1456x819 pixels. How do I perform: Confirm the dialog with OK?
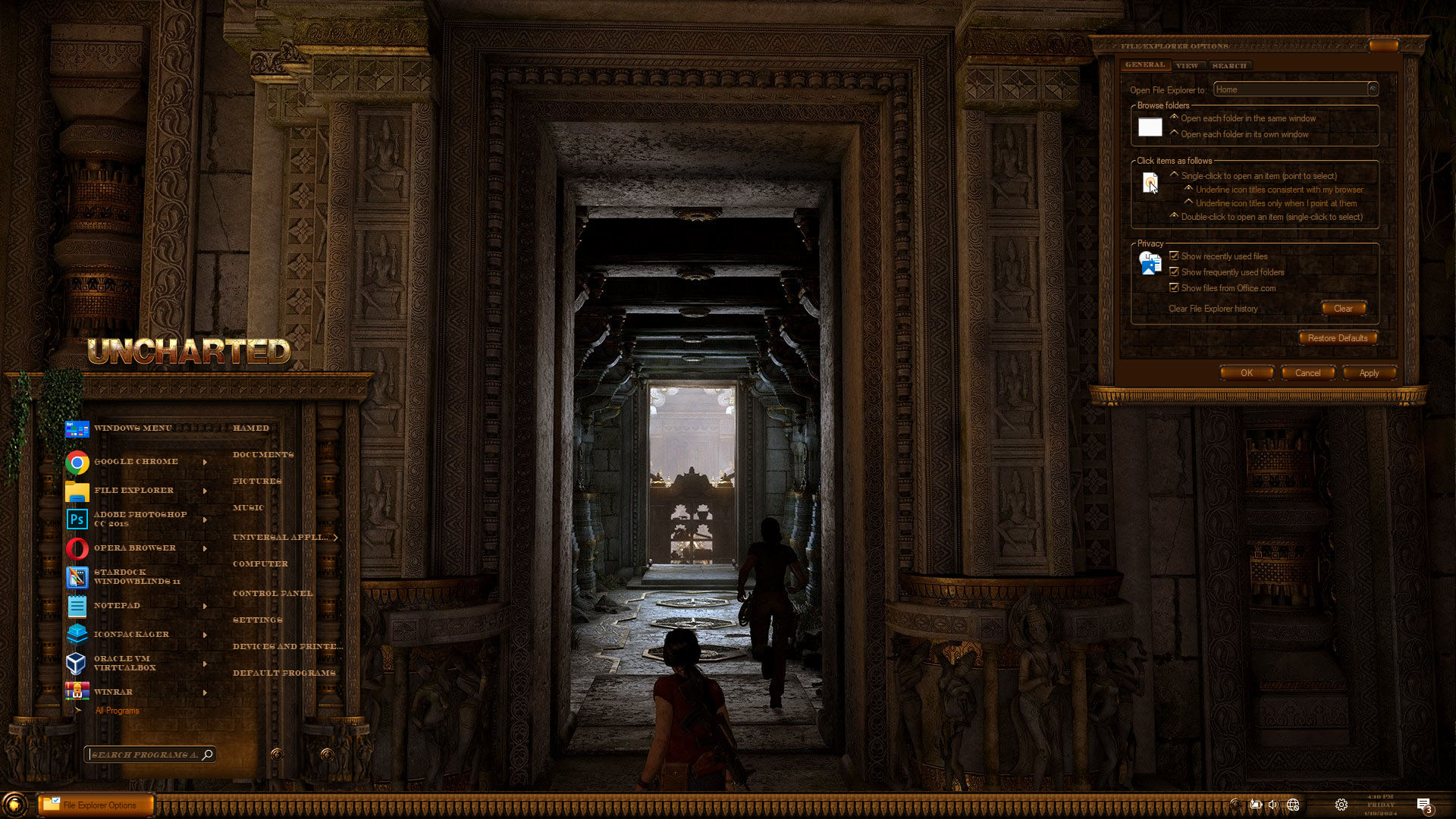click(x=1246, y=373)
